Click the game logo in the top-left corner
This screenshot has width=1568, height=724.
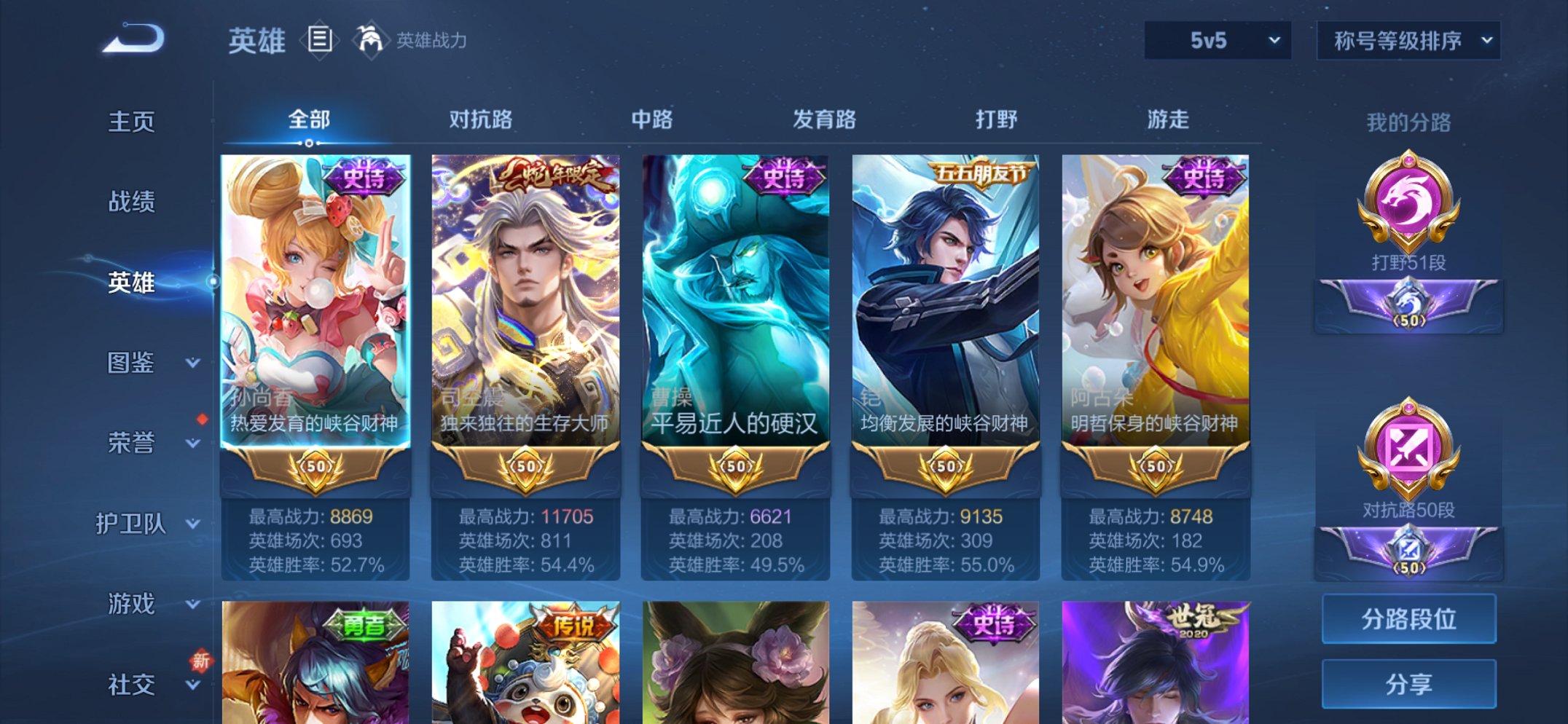pos(135,40)
